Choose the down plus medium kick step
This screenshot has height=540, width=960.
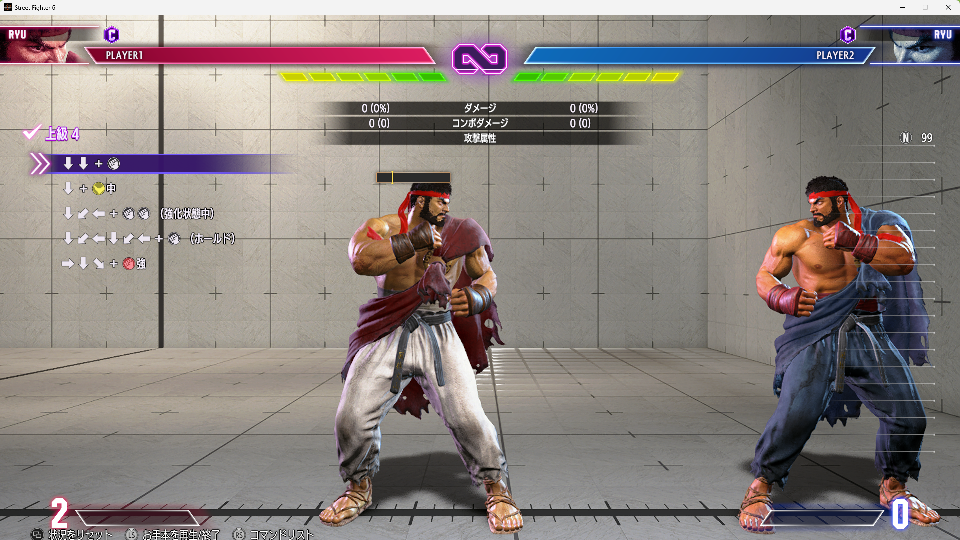[x=90, y=188]
